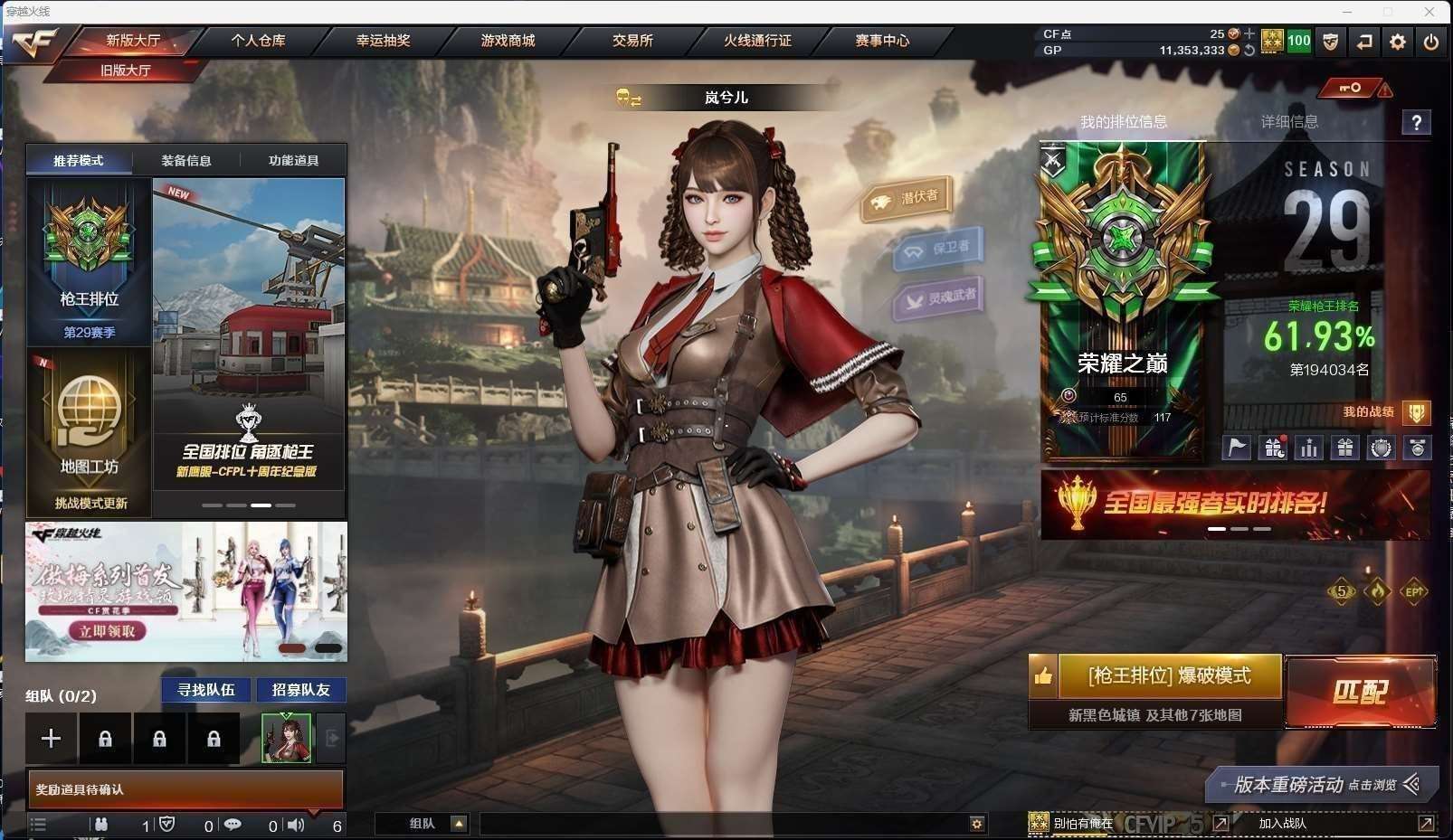Choose the 潜伏者 faction button
1453x840 pixels.
(x=907, y=199)
